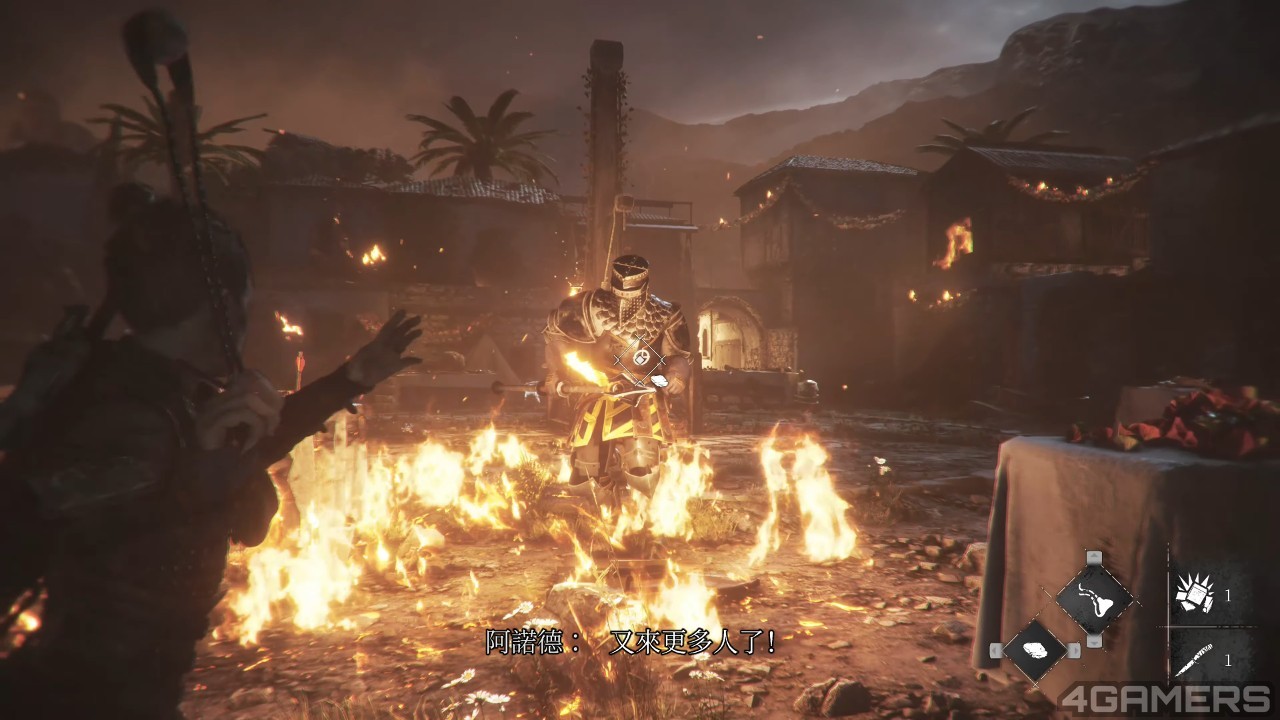Select the bursting crate item icon
The width and height of the screenshot is (1280, 720).
1192,593
